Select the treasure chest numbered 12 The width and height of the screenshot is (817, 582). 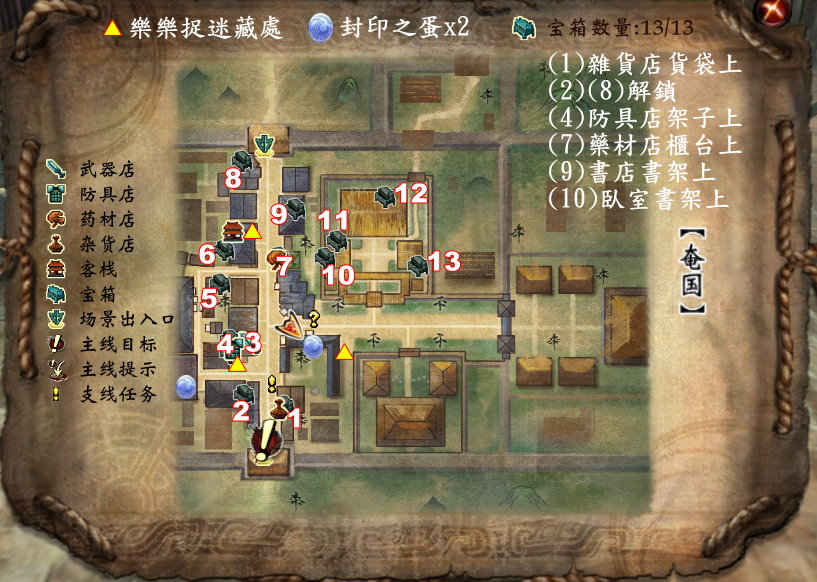click(x=386, y=195)
